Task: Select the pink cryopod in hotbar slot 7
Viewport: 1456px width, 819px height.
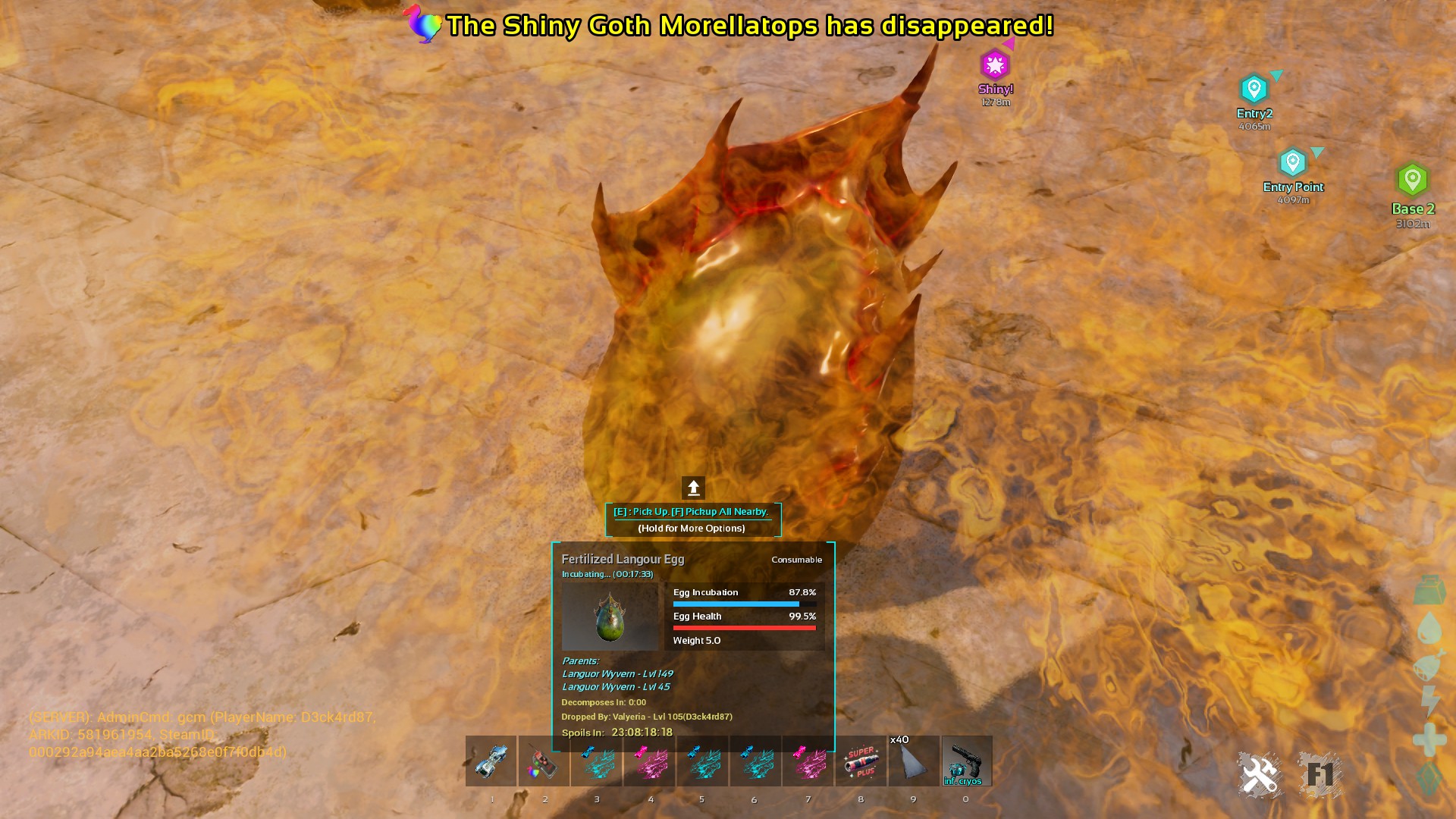Action: point(808,762)
